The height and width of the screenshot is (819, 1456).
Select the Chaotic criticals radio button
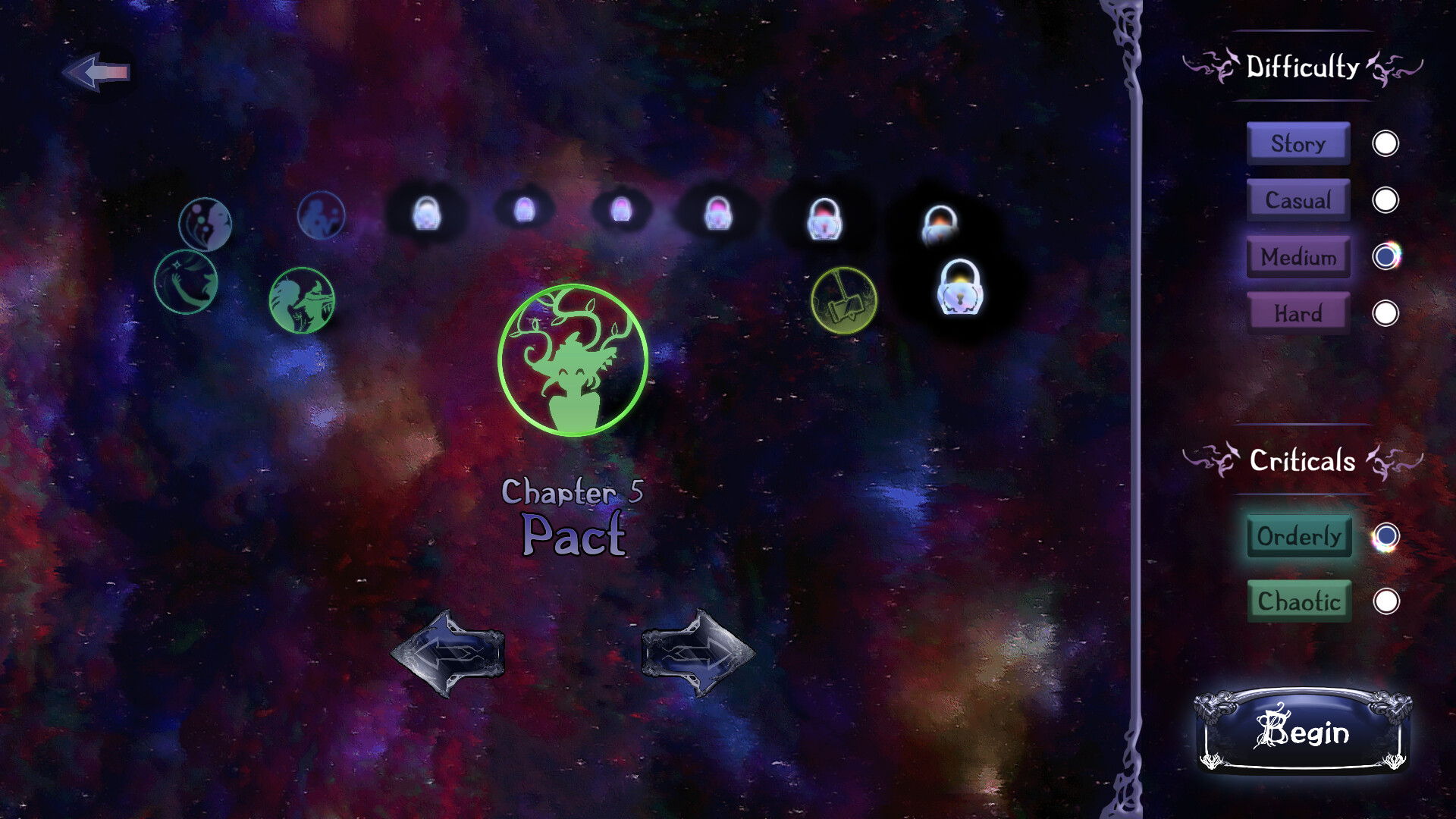(x=1386, y=601)
